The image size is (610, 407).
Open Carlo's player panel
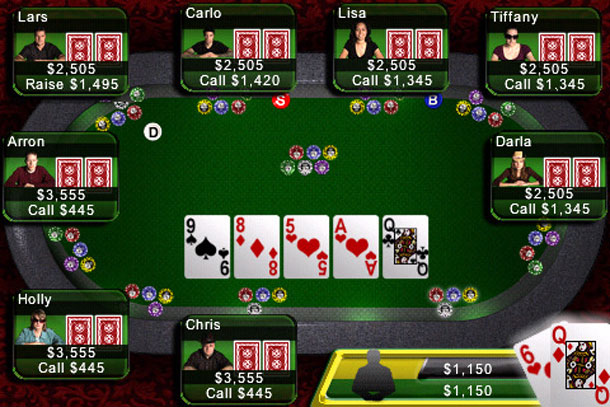(x=238, y=49)
